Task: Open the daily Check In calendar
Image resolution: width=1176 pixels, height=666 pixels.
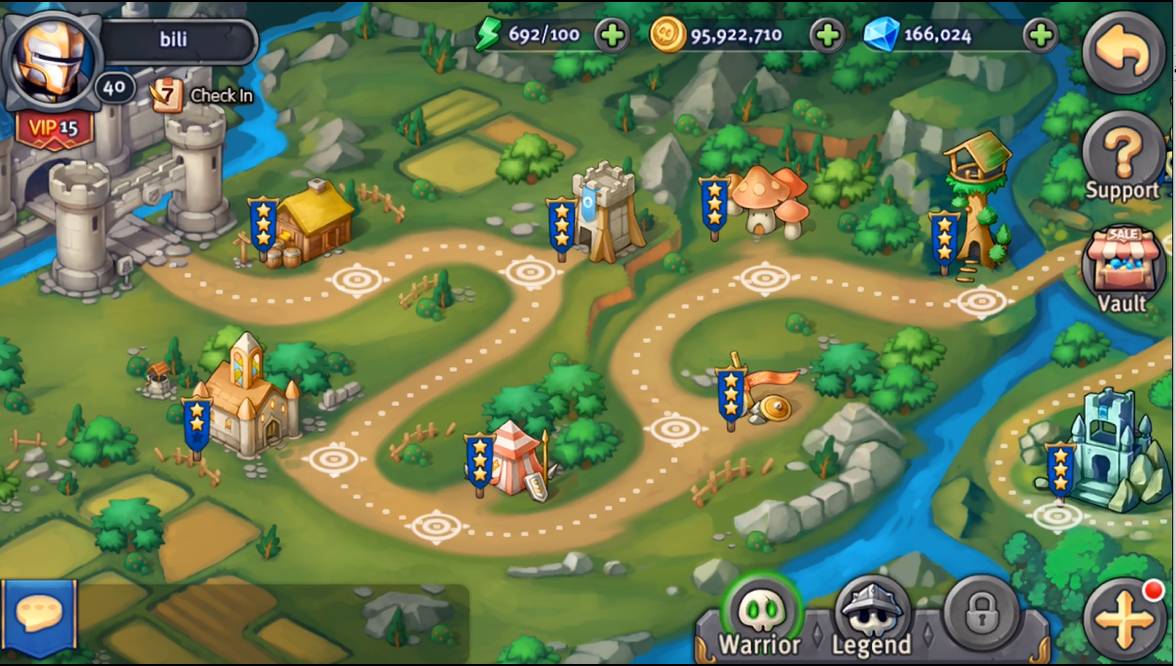Action: point(201,95)
